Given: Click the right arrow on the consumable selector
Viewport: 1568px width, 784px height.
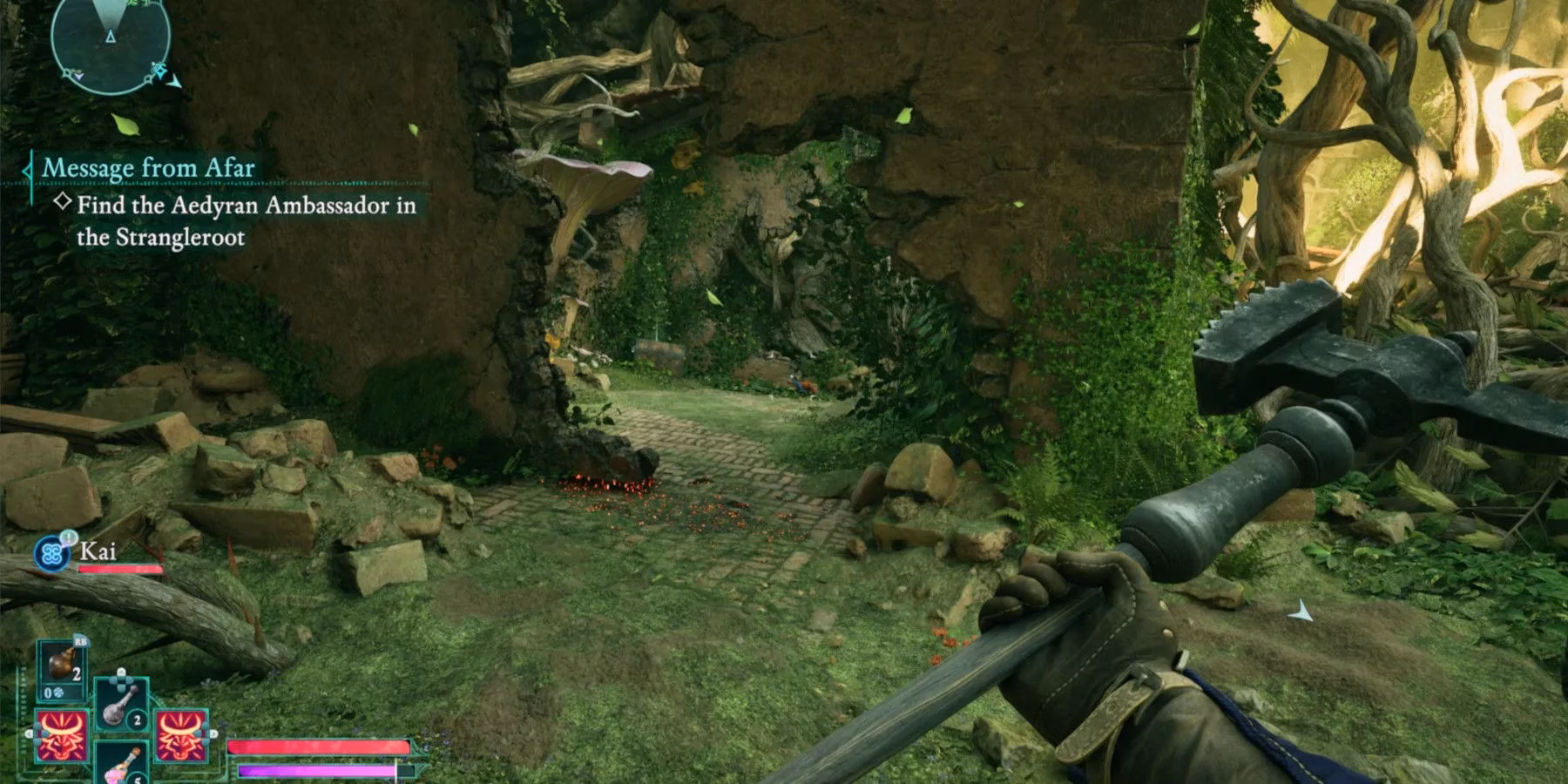Looking at the screenshot, I should [x=214, y=733].
